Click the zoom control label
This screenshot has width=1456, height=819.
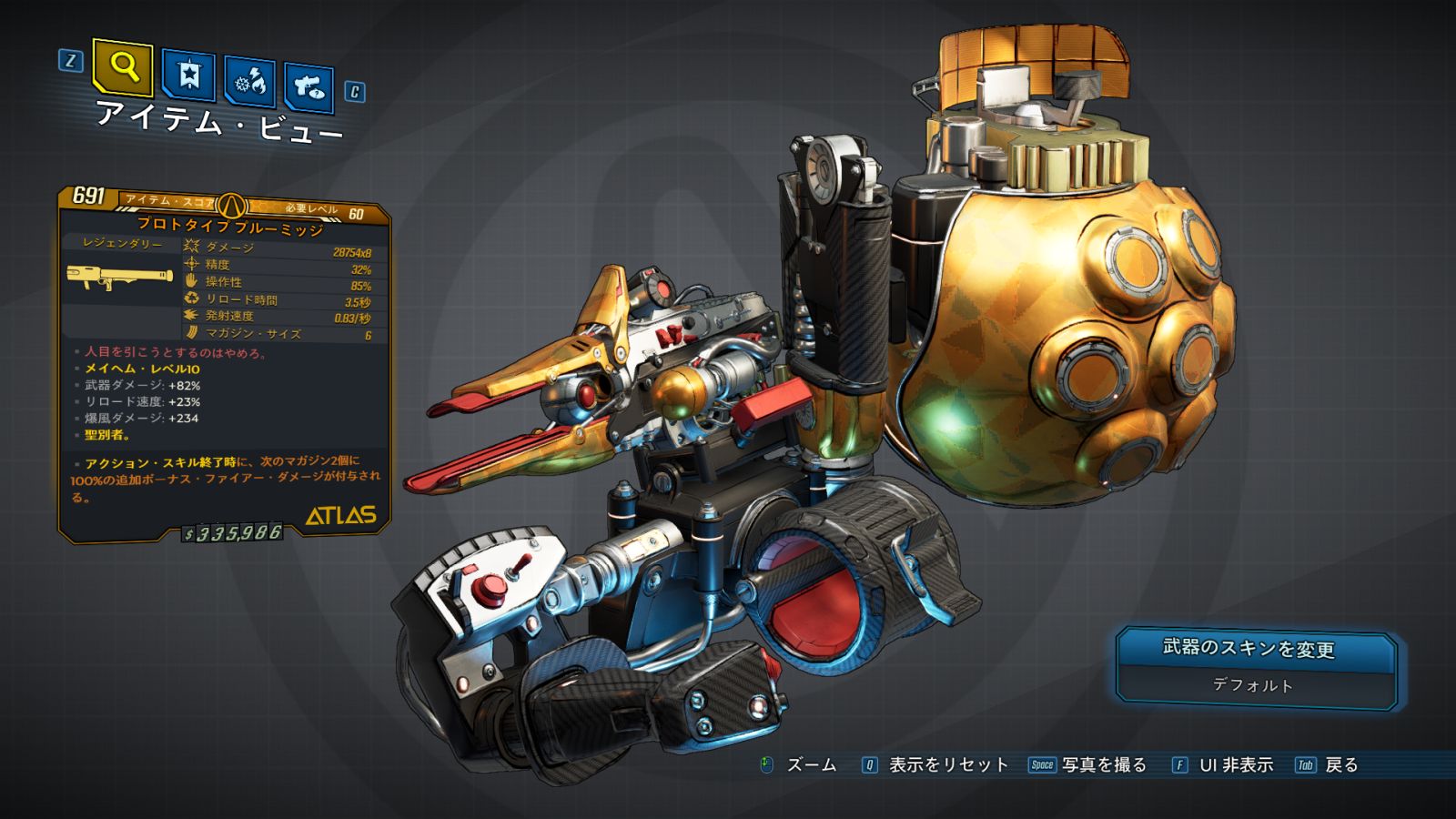point(811,765)
